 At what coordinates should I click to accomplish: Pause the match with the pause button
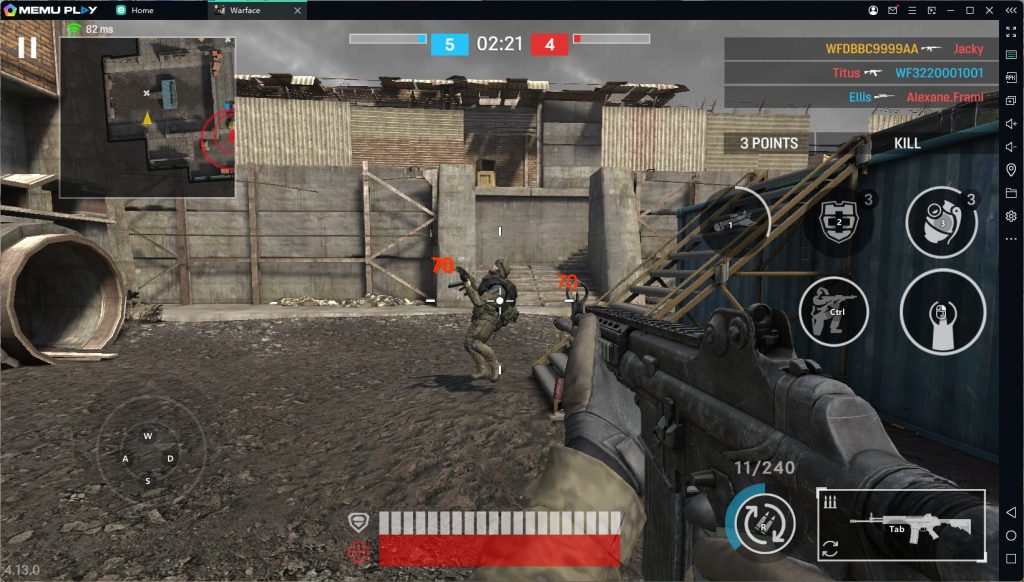[27, 47]
